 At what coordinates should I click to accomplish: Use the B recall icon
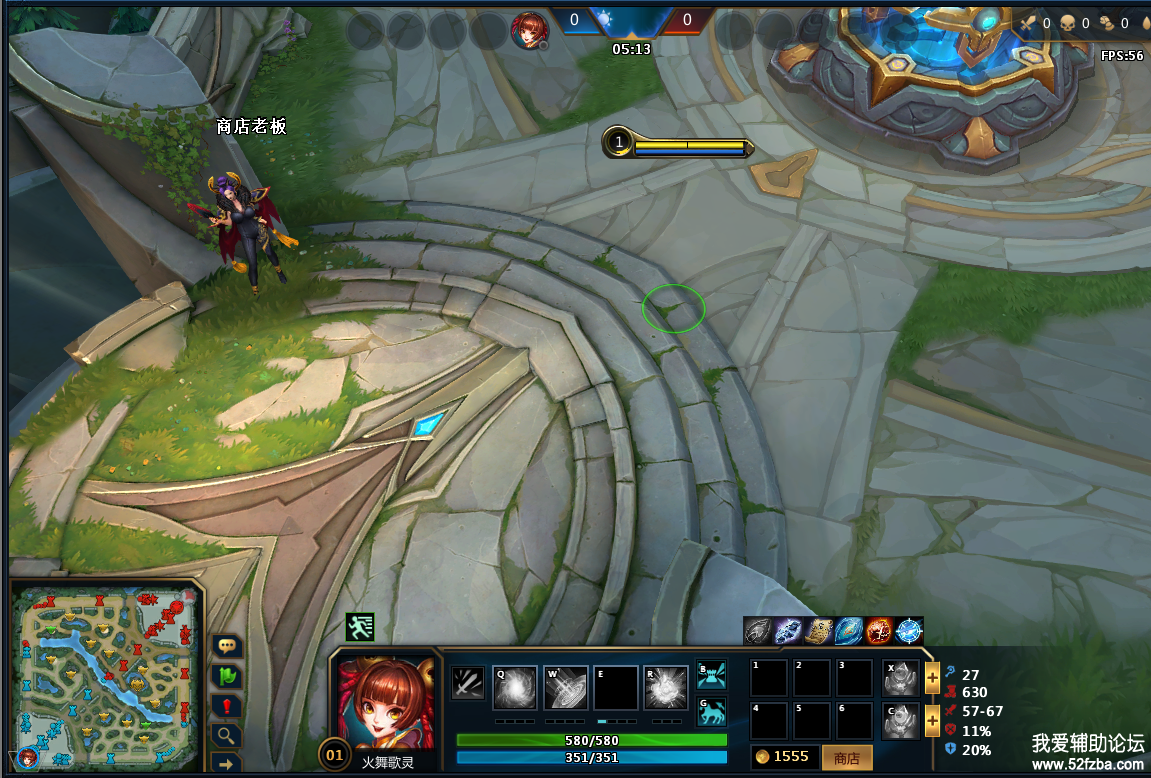(x=711, y=676)
